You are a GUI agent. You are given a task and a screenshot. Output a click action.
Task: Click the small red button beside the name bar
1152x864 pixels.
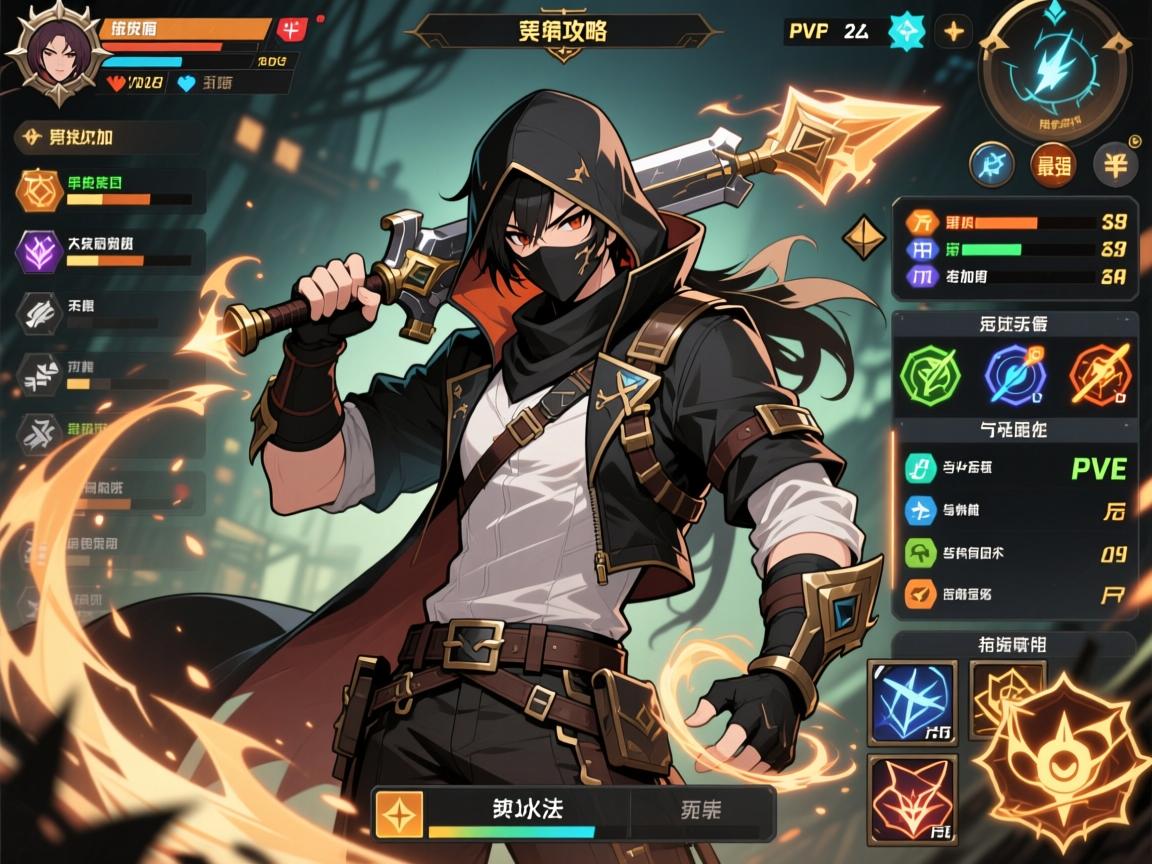coord(292,29)
